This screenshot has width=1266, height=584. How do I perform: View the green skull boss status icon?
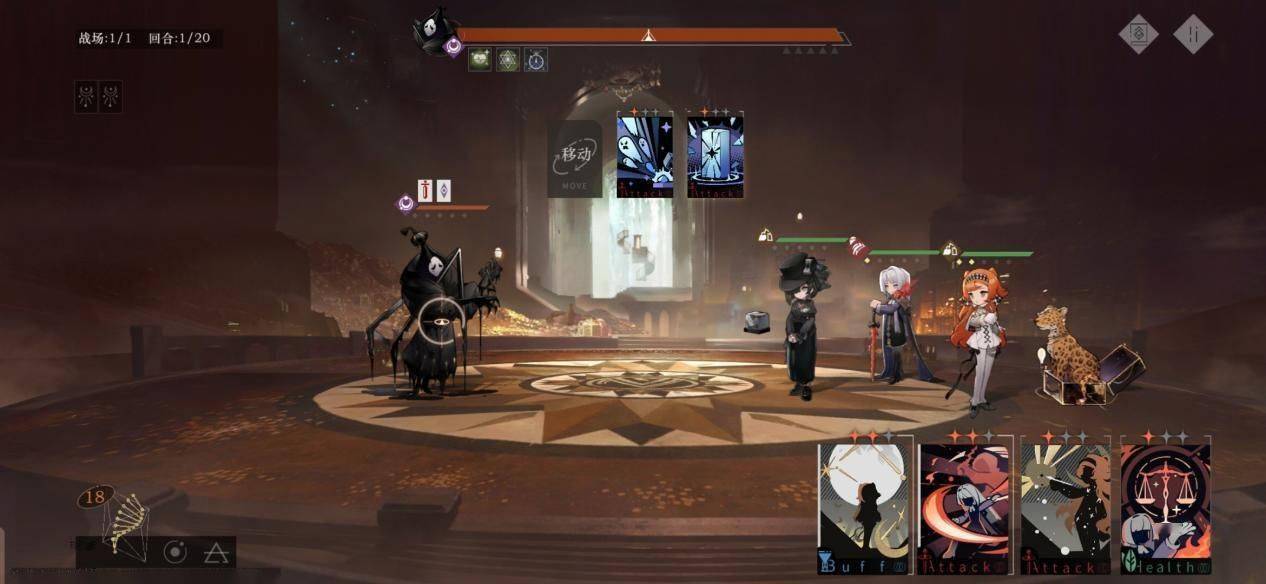click(480, 60)
